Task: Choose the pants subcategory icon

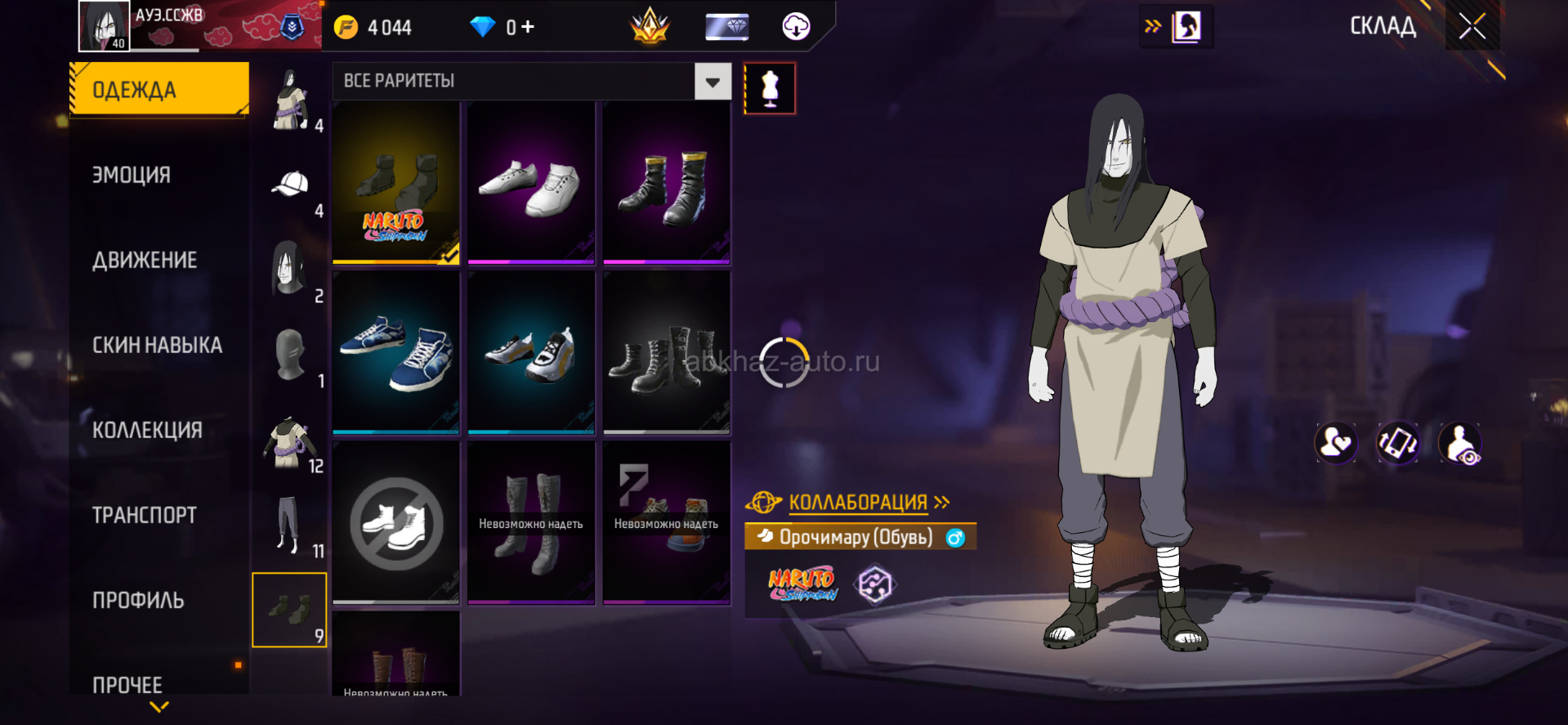Action: [288, 523]
